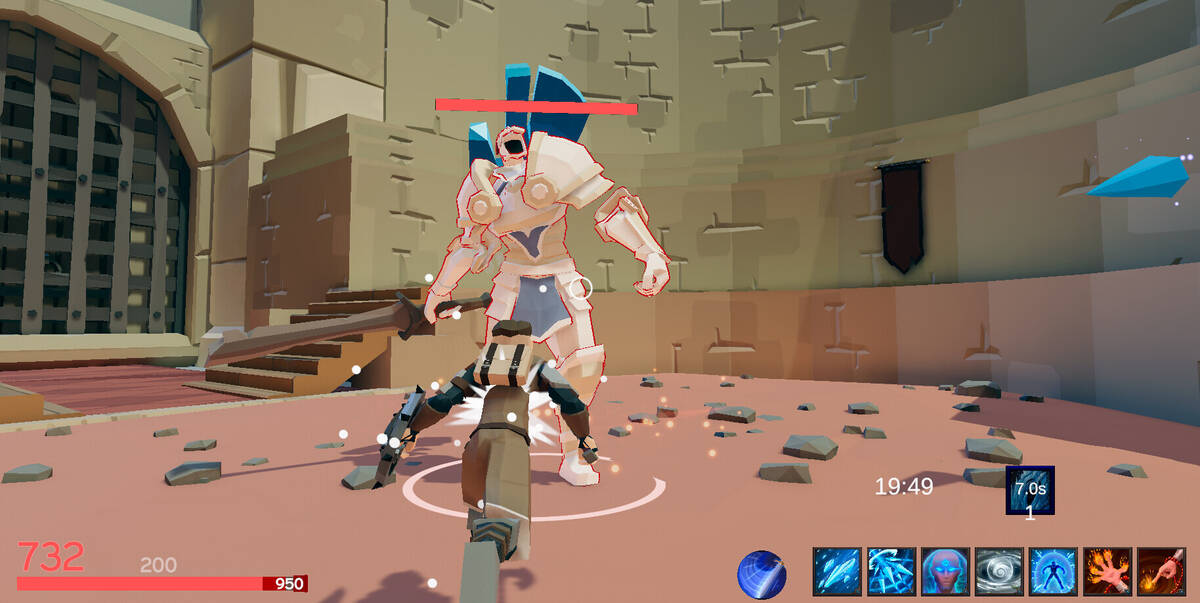Activate the ice shard projectile ability
The image size is (1200, 603).
tap(837, 572)
